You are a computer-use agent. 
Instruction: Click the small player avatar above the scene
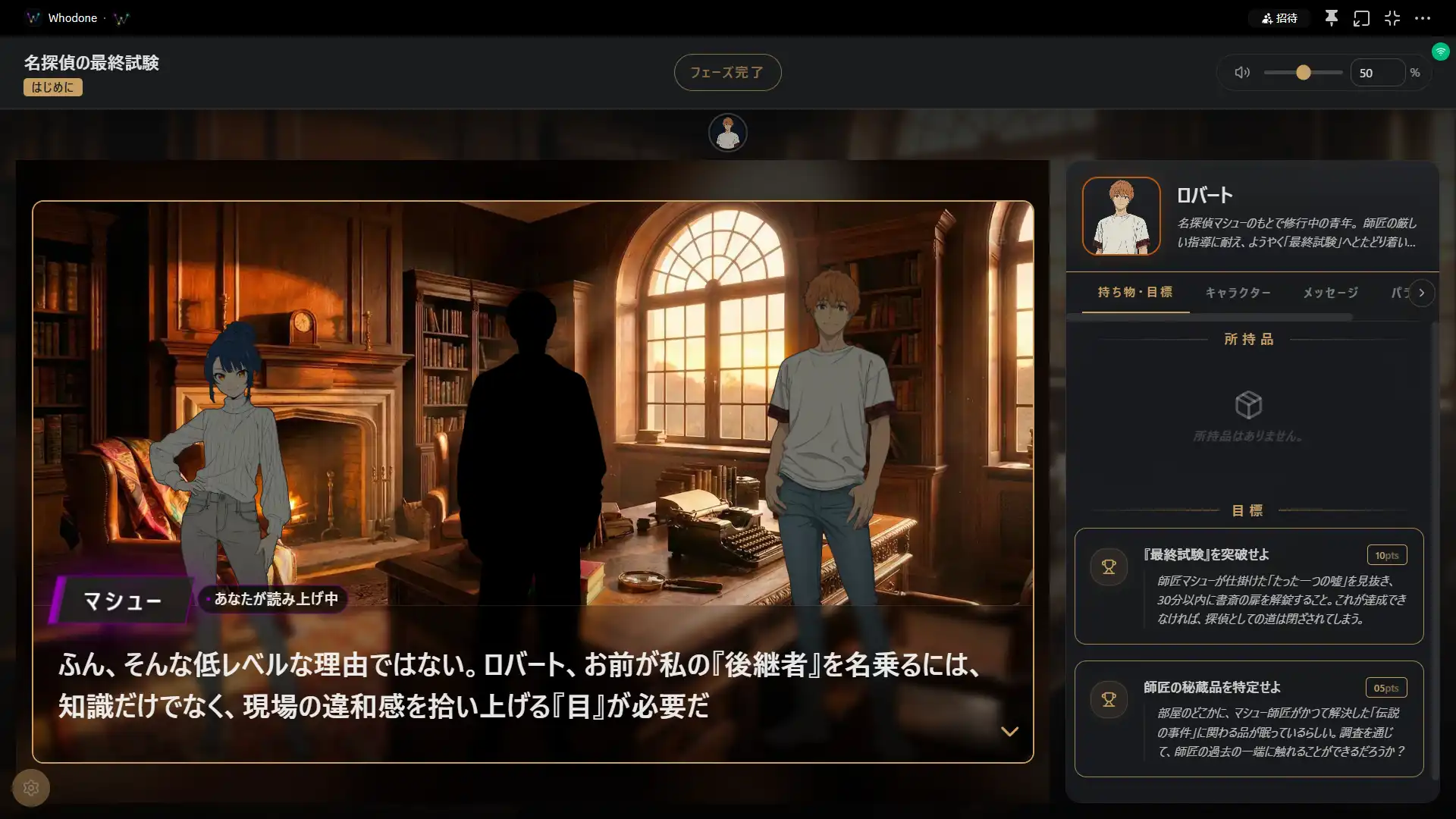727,133
